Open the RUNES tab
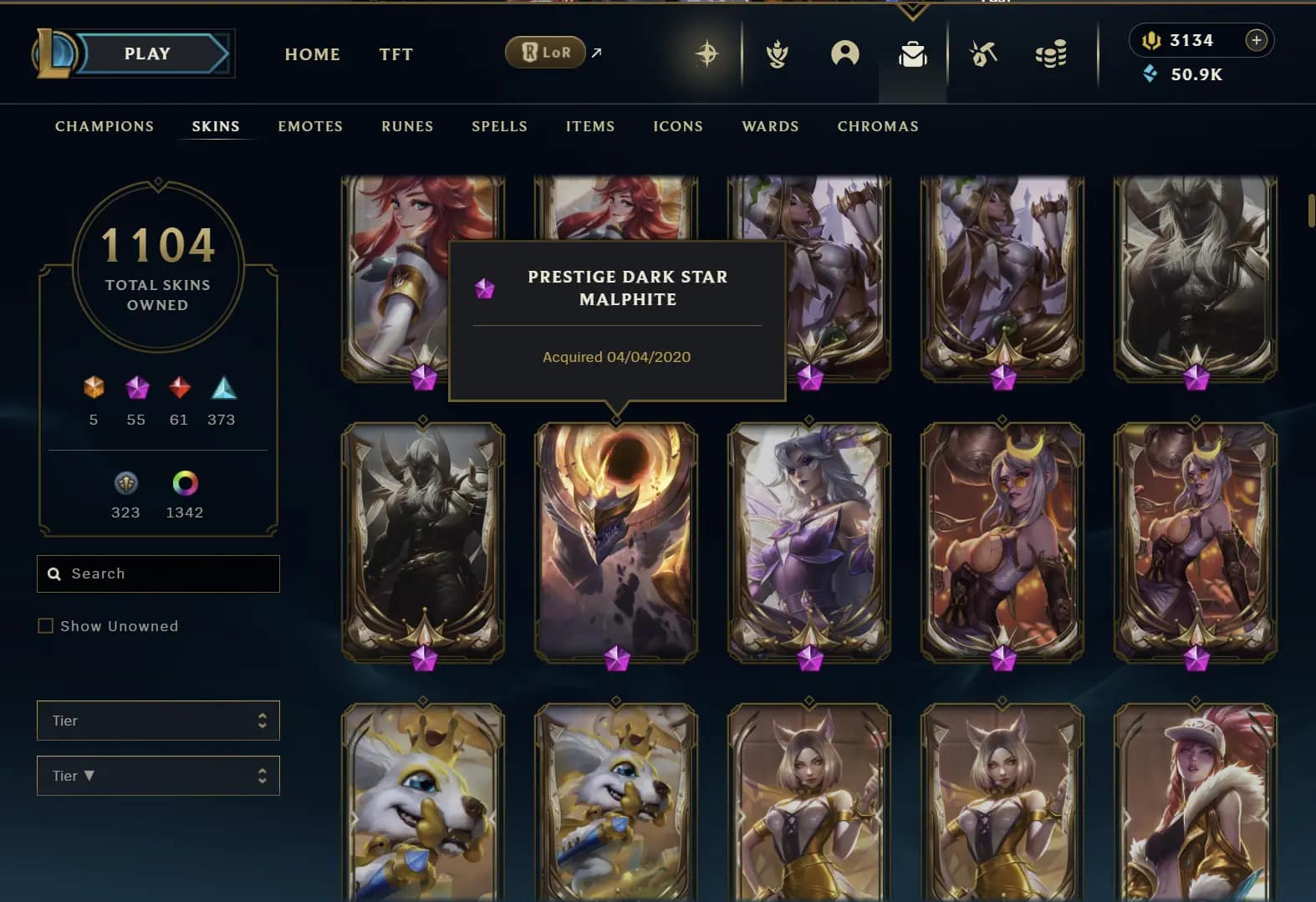This screenshot has width=1316, height=902. click(407, 126)
